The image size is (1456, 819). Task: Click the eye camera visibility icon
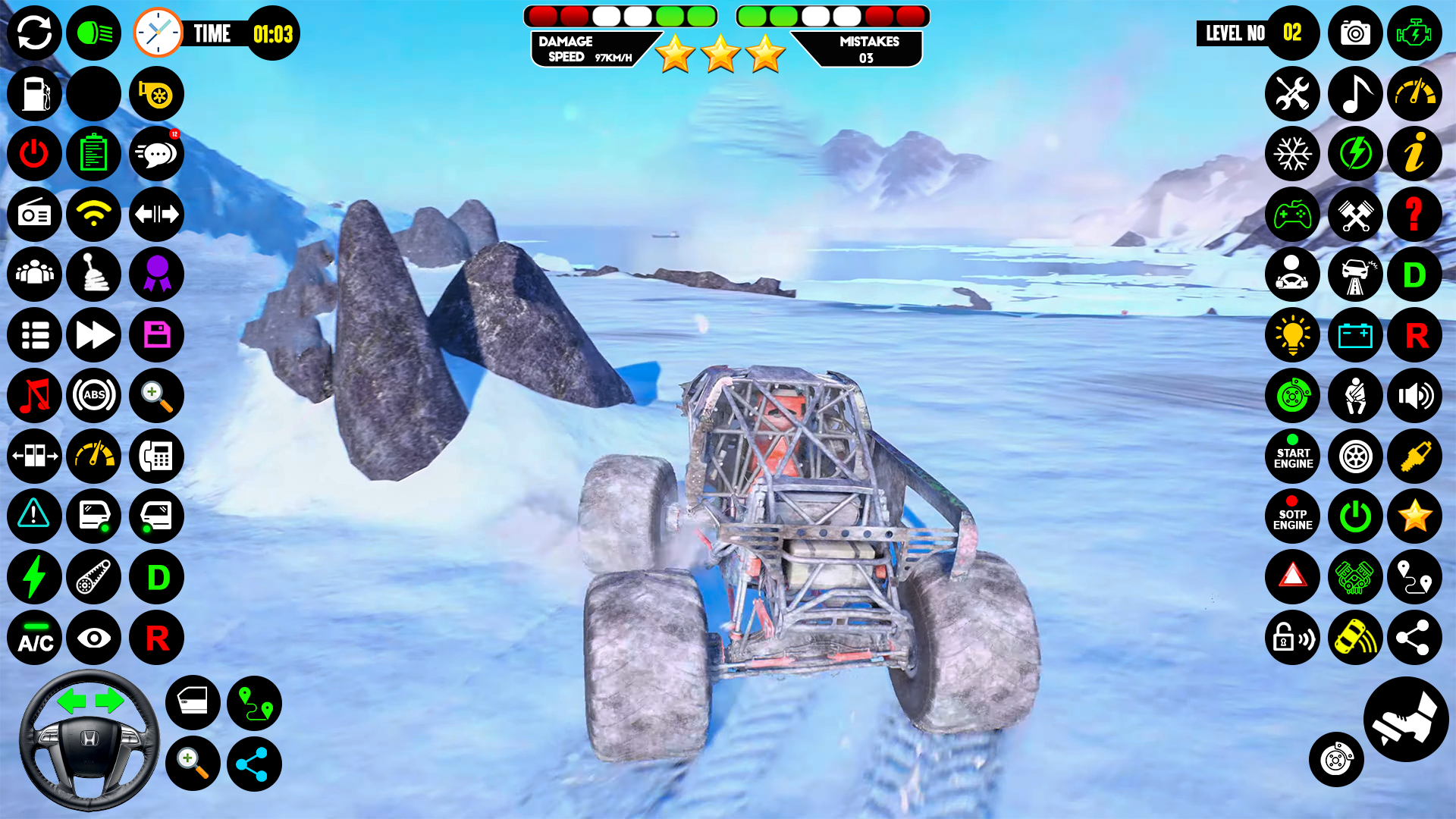tap(93, 639)
